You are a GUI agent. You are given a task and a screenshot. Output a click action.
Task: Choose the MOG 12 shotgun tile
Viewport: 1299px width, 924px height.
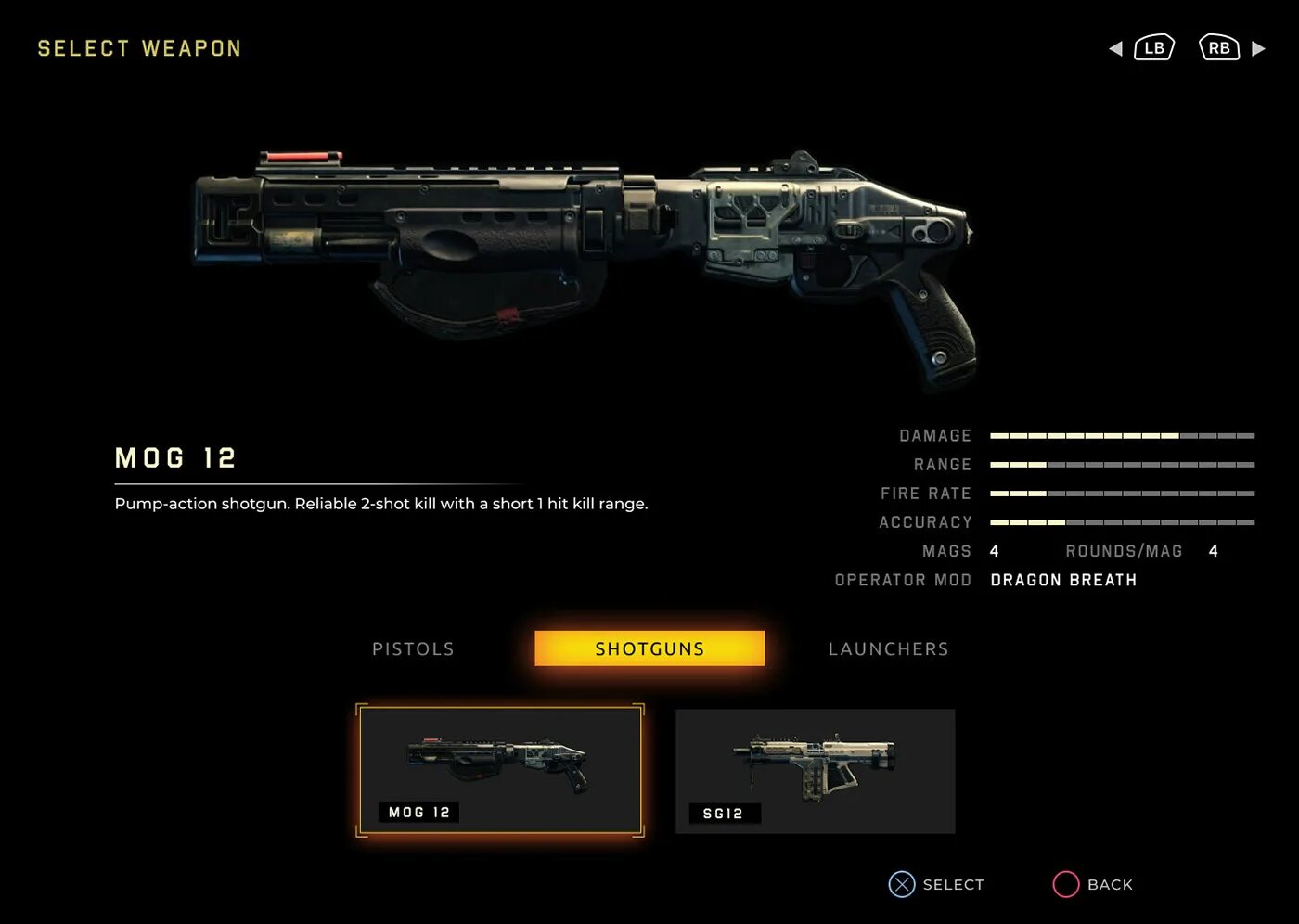coord(500,770)
